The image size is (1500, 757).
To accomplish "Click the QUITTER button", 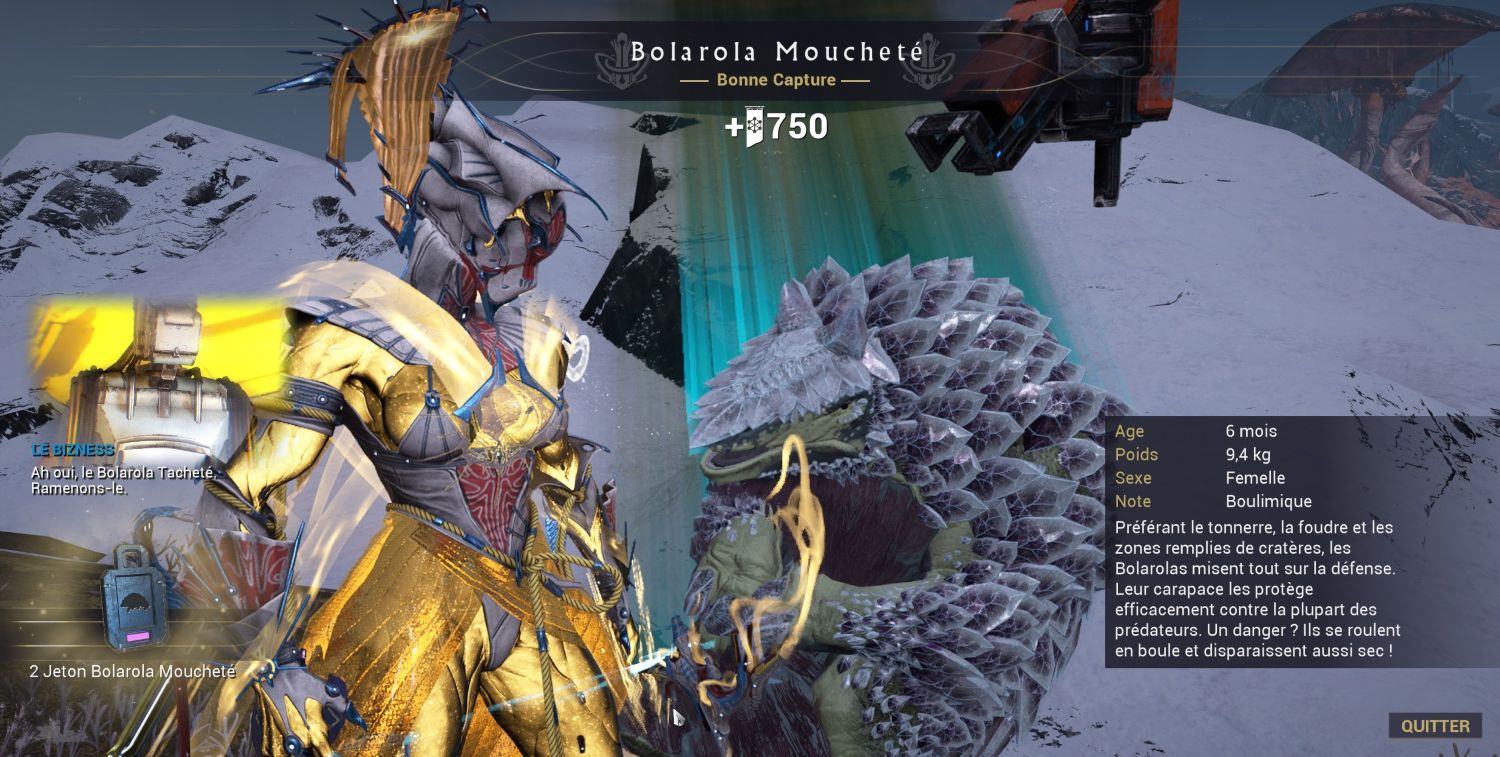I will 1435,726.
